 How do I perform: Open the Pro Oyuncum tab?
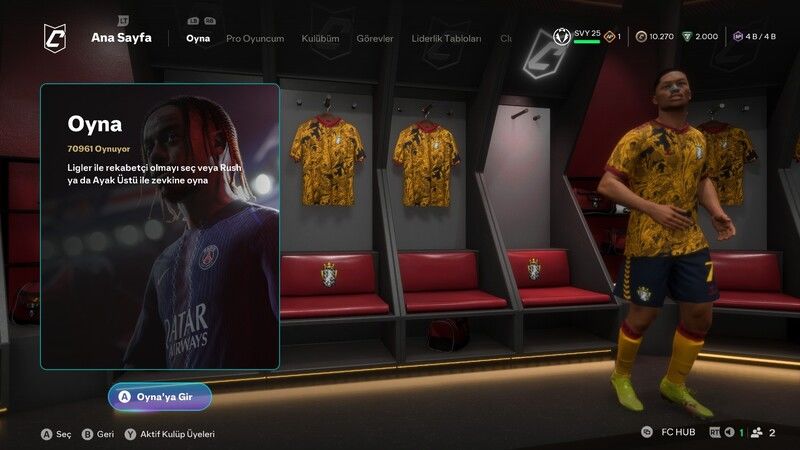point(255,38)
